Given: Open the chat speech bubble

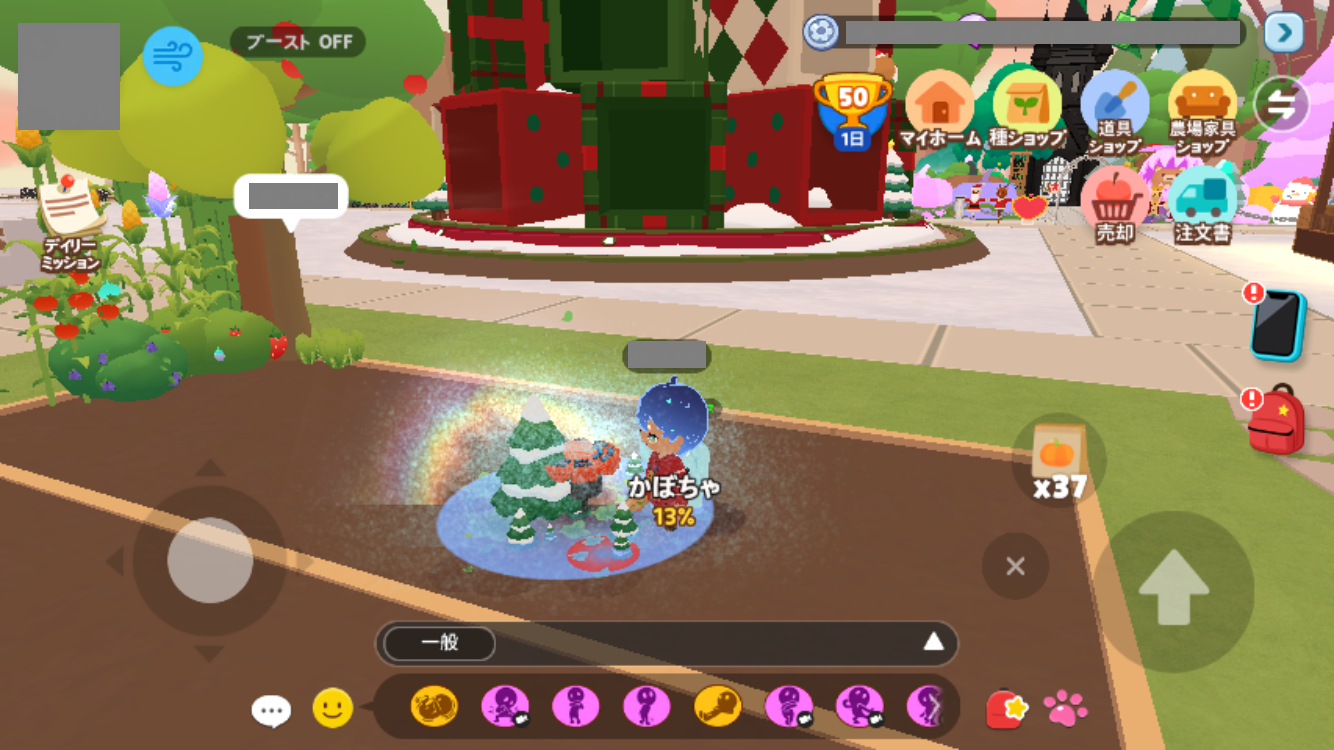Looking at the screenshot, I should pyautogui.click(x=271, y=710).
